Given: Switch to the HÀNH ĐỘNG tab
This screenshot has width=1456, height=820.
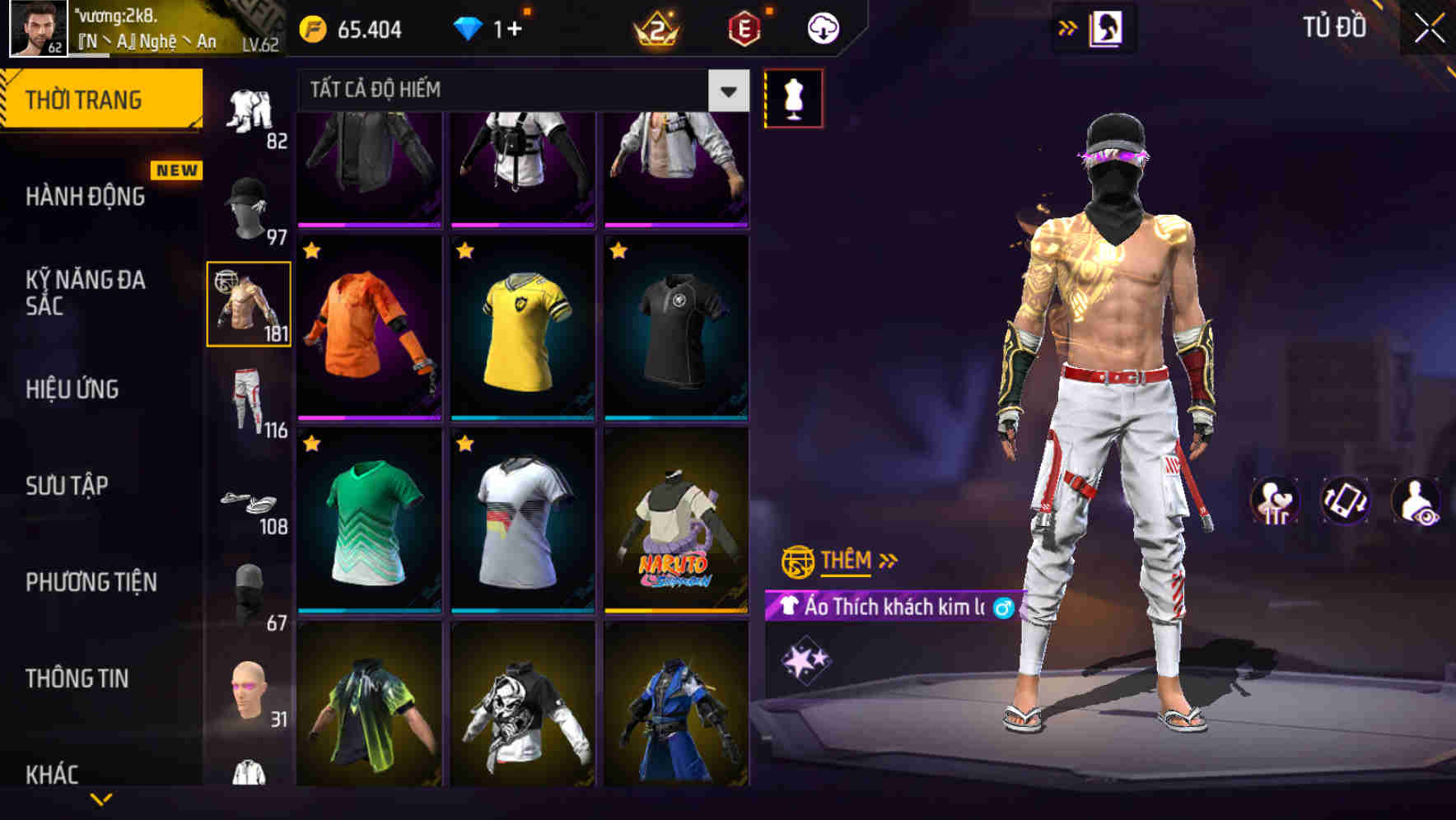Looking at the screenshot, I should coord(86,196).
